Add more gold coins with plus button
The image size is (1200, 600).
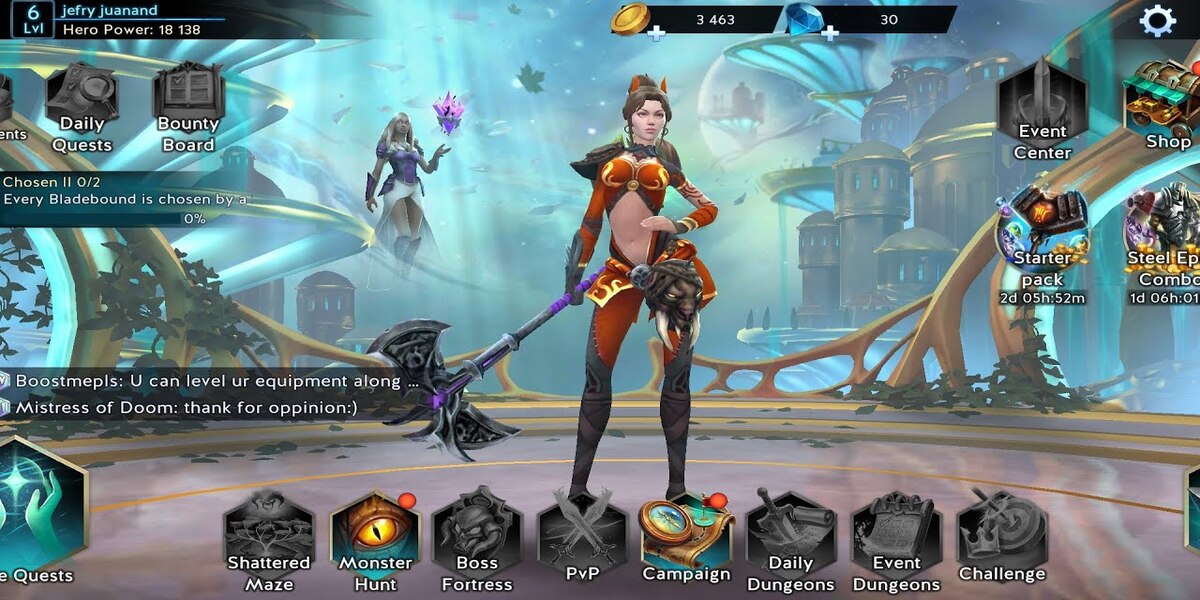click(x=656, y=33)
